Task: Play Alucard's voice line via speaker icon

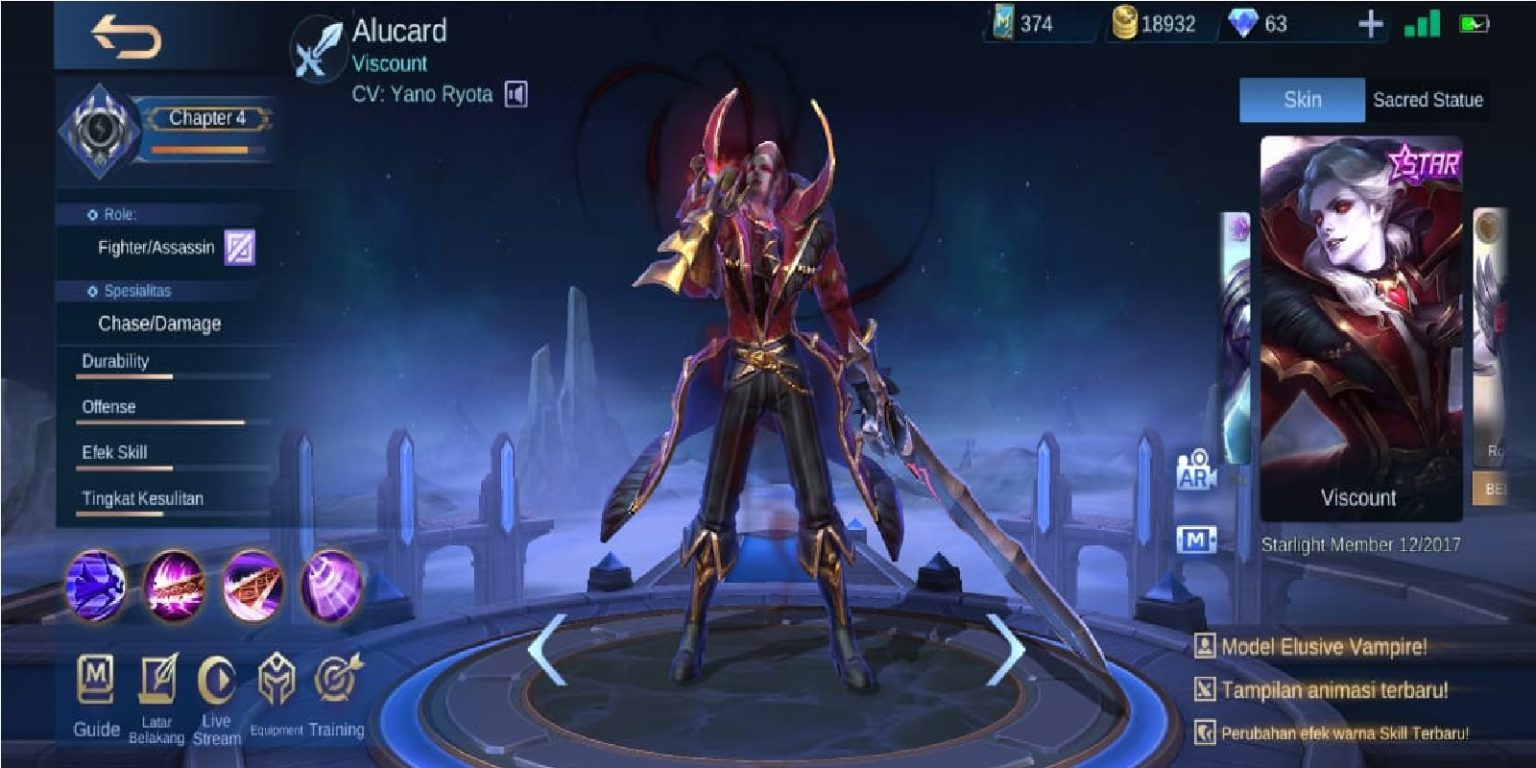Action: [x=517, y=94]
